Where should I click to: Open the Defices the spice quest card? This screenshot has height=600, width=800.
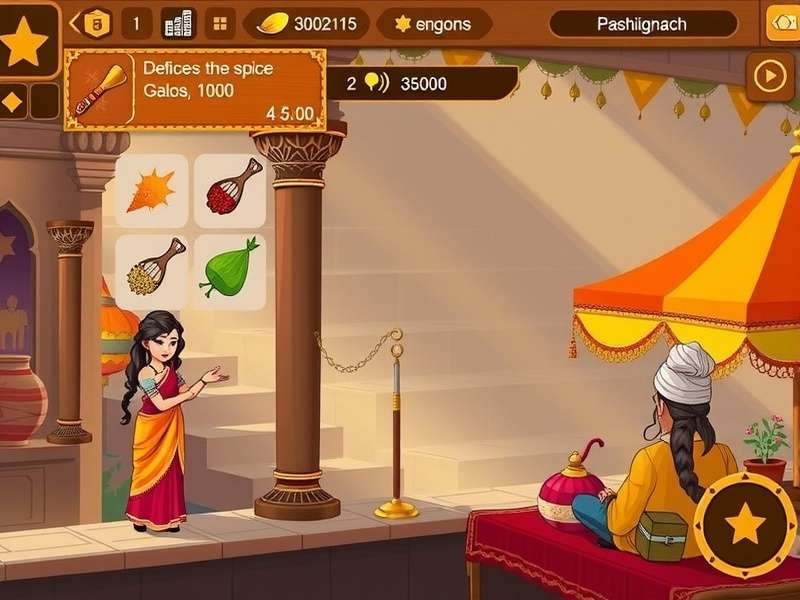pos(195,90)
